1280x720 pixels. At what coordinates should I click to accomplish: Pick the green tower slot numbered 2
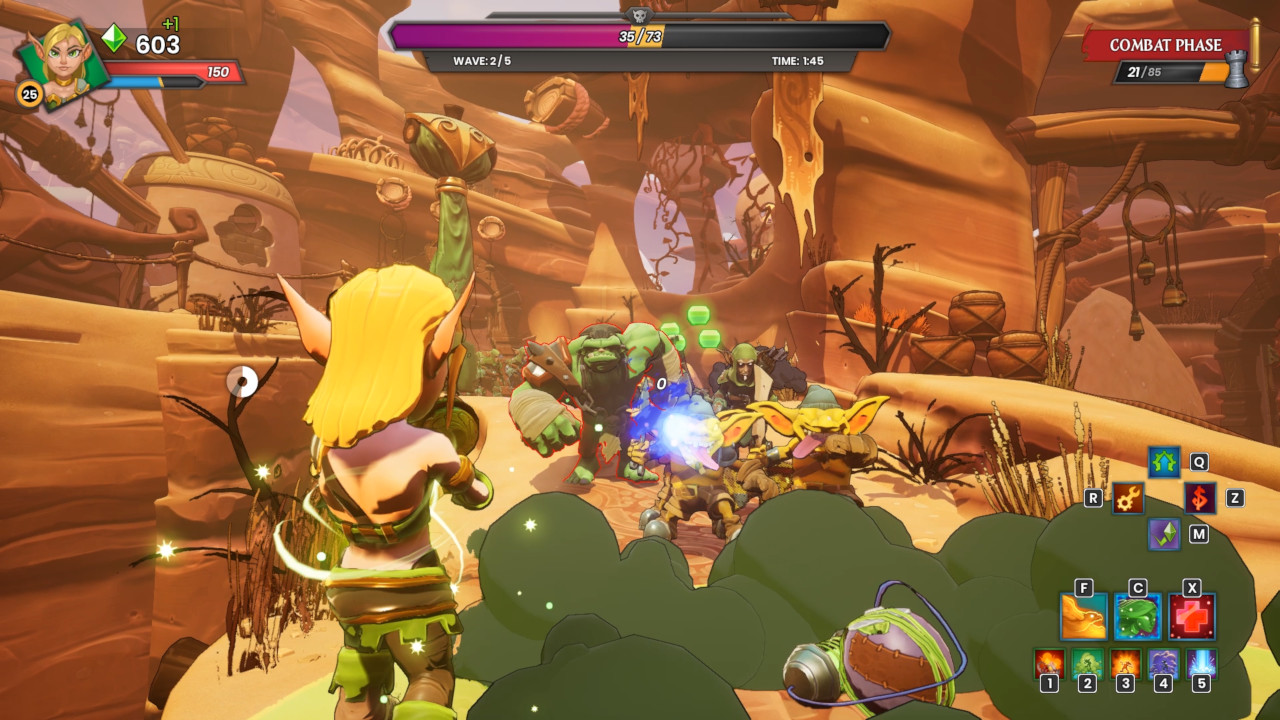(1087, 662)
